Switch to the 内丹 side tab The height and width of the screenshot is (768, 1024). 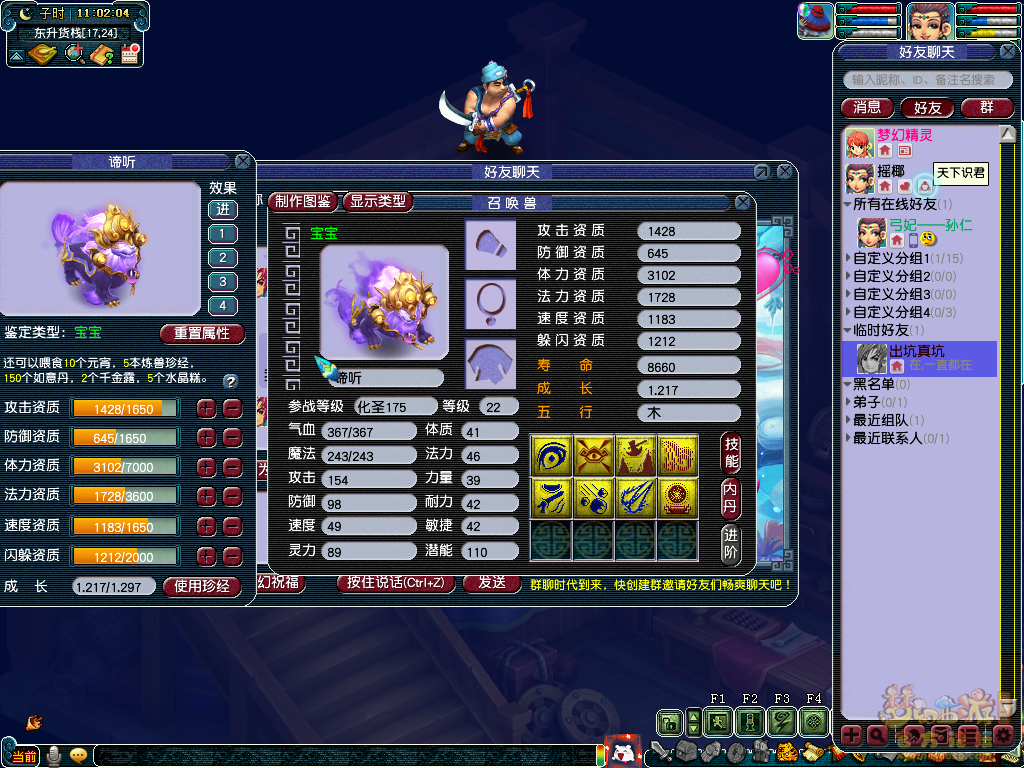click(731, 499)
